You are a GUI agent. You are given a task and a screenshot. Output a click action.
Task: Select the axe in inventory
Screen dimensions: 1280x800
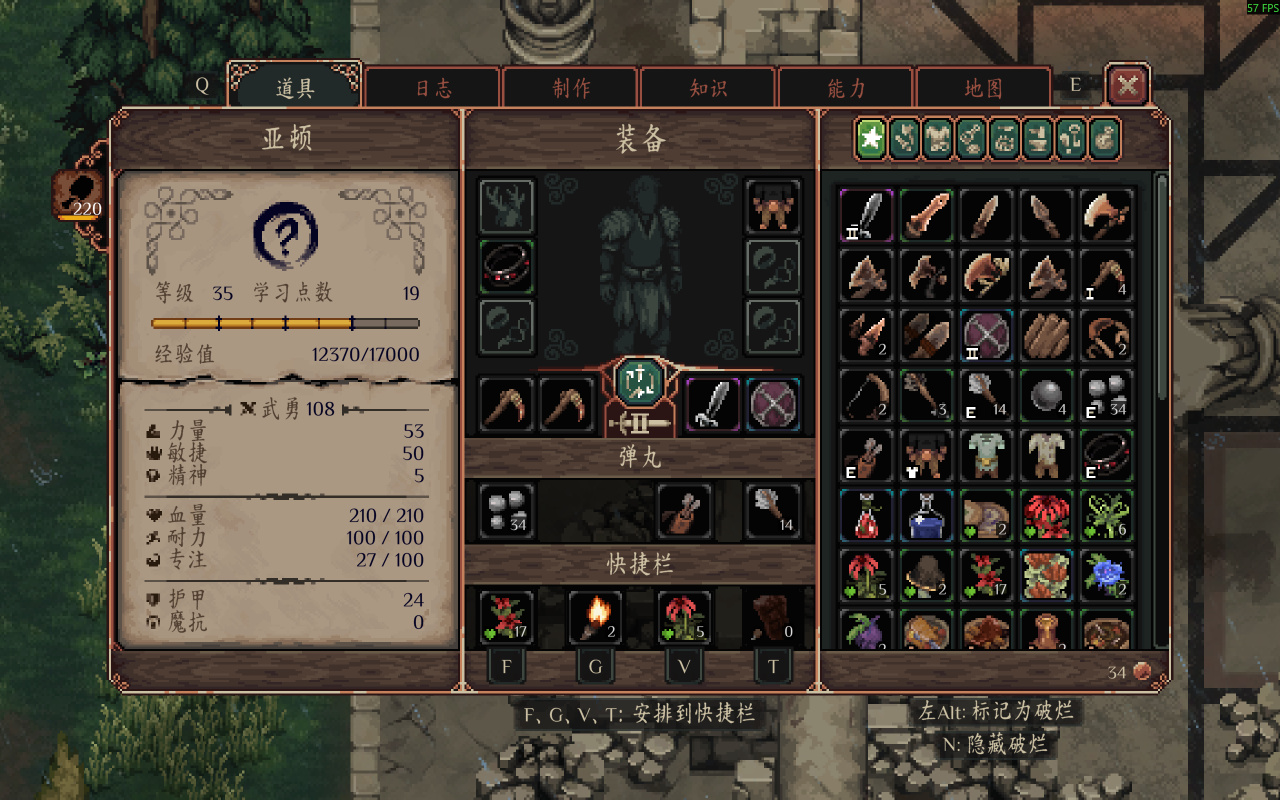pos(1106,214)
